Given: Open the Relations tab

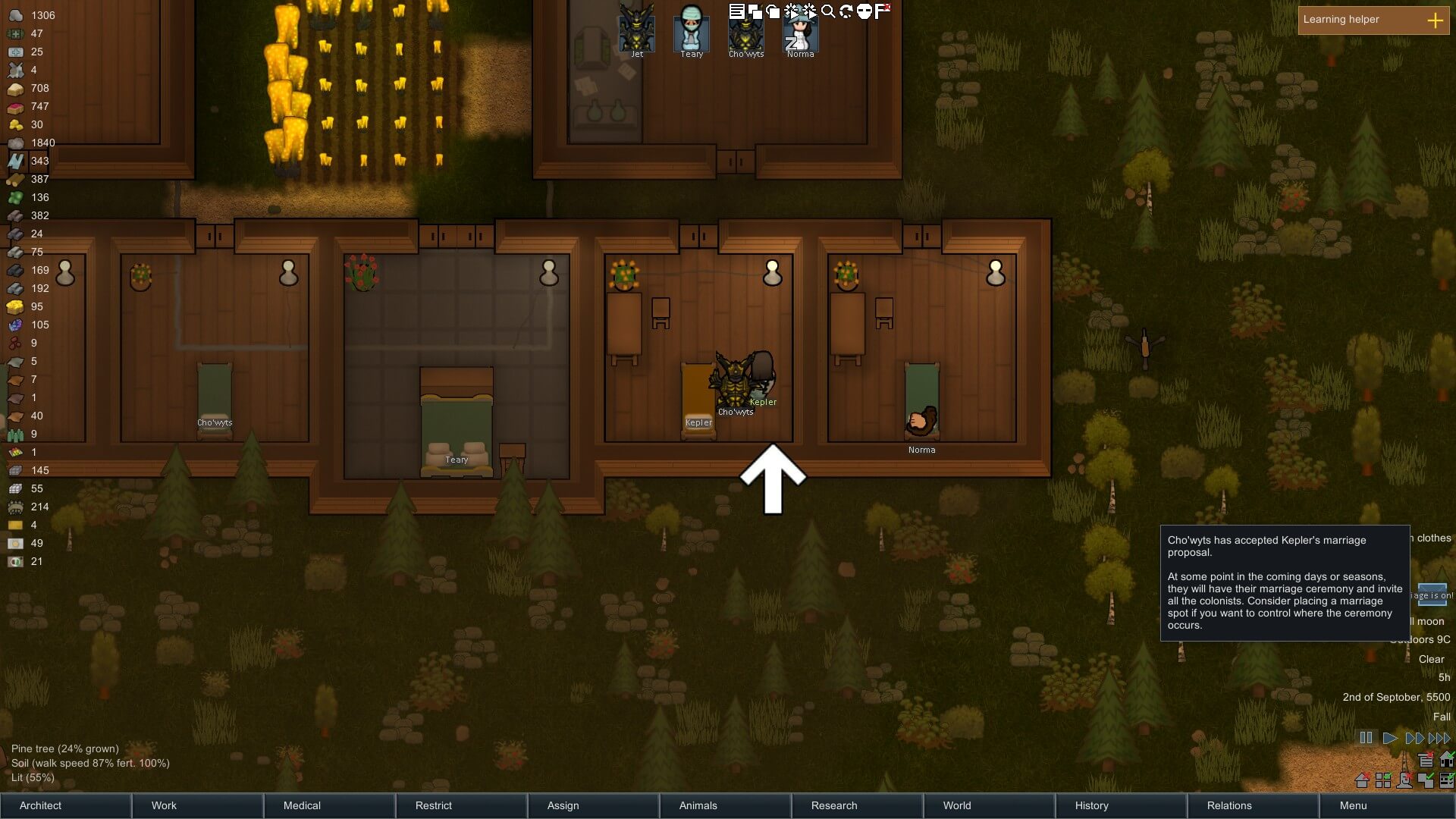Looking at the screenshot, I should click(x=1253, y=805).
